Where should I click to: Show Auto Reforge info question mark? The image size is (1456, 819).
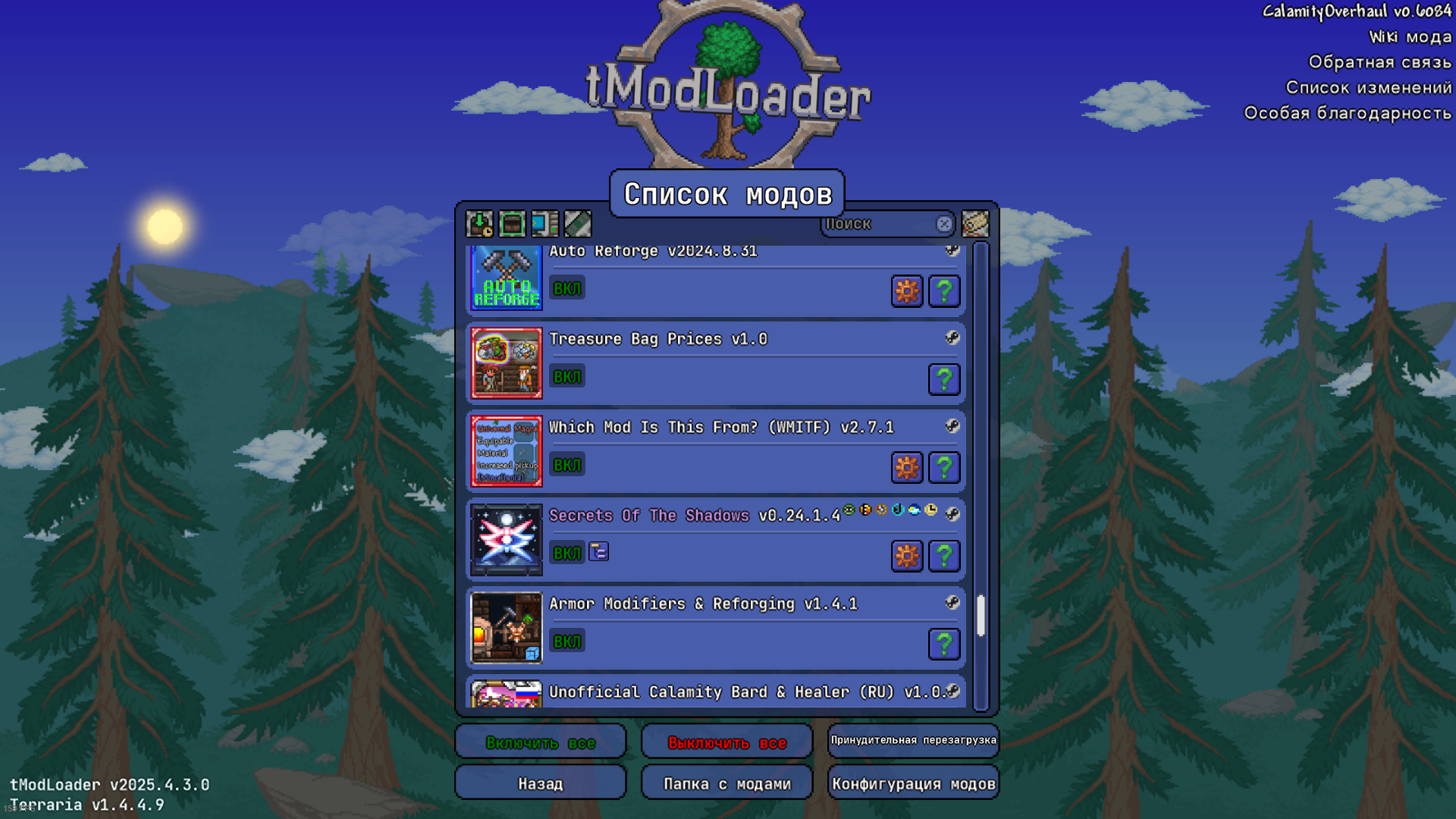point(944,291)
